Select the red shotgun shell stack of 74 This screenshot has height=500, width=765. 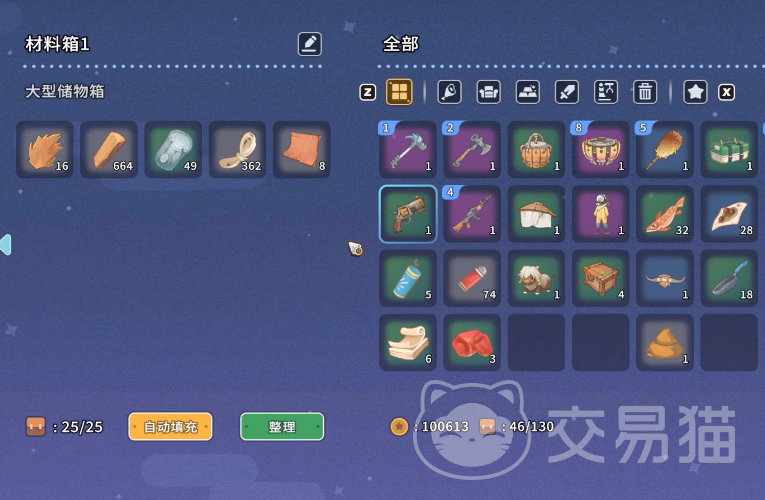pos(472,278)
